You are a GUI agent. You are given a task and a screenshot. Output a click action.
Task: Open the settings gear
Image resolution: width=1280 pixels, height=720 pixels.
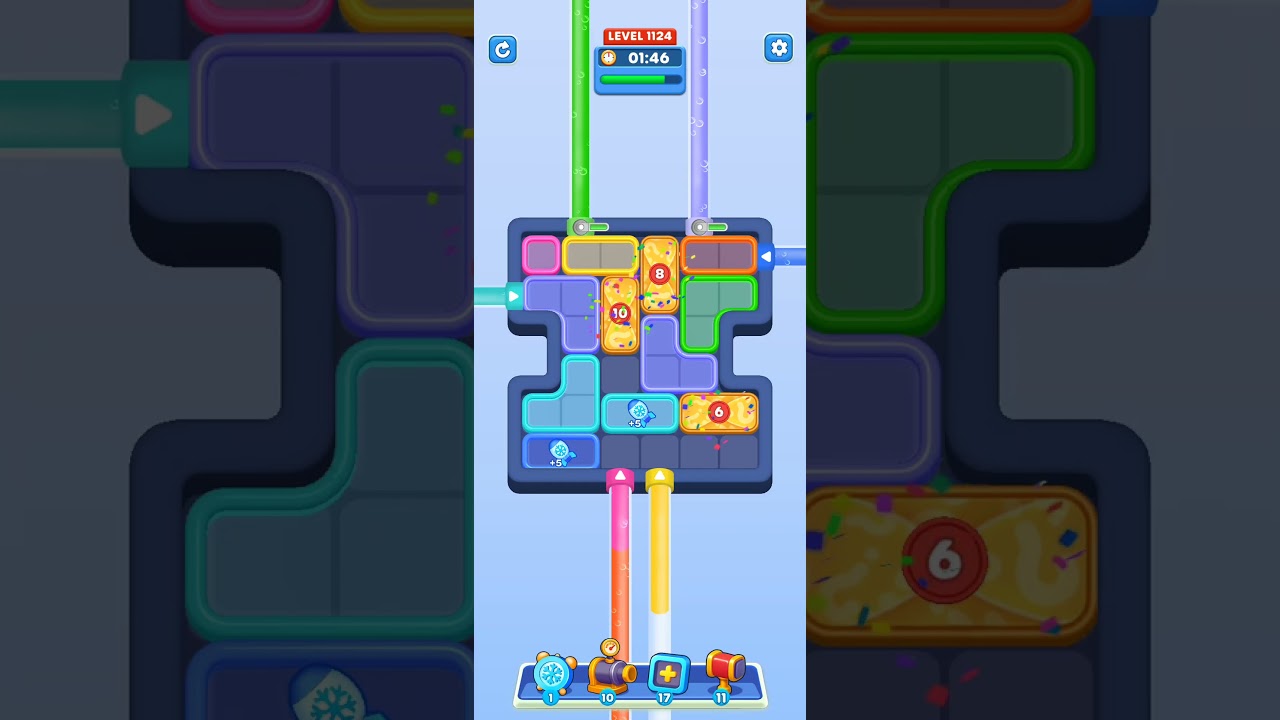pyautogui.click(x=779, y=48)
